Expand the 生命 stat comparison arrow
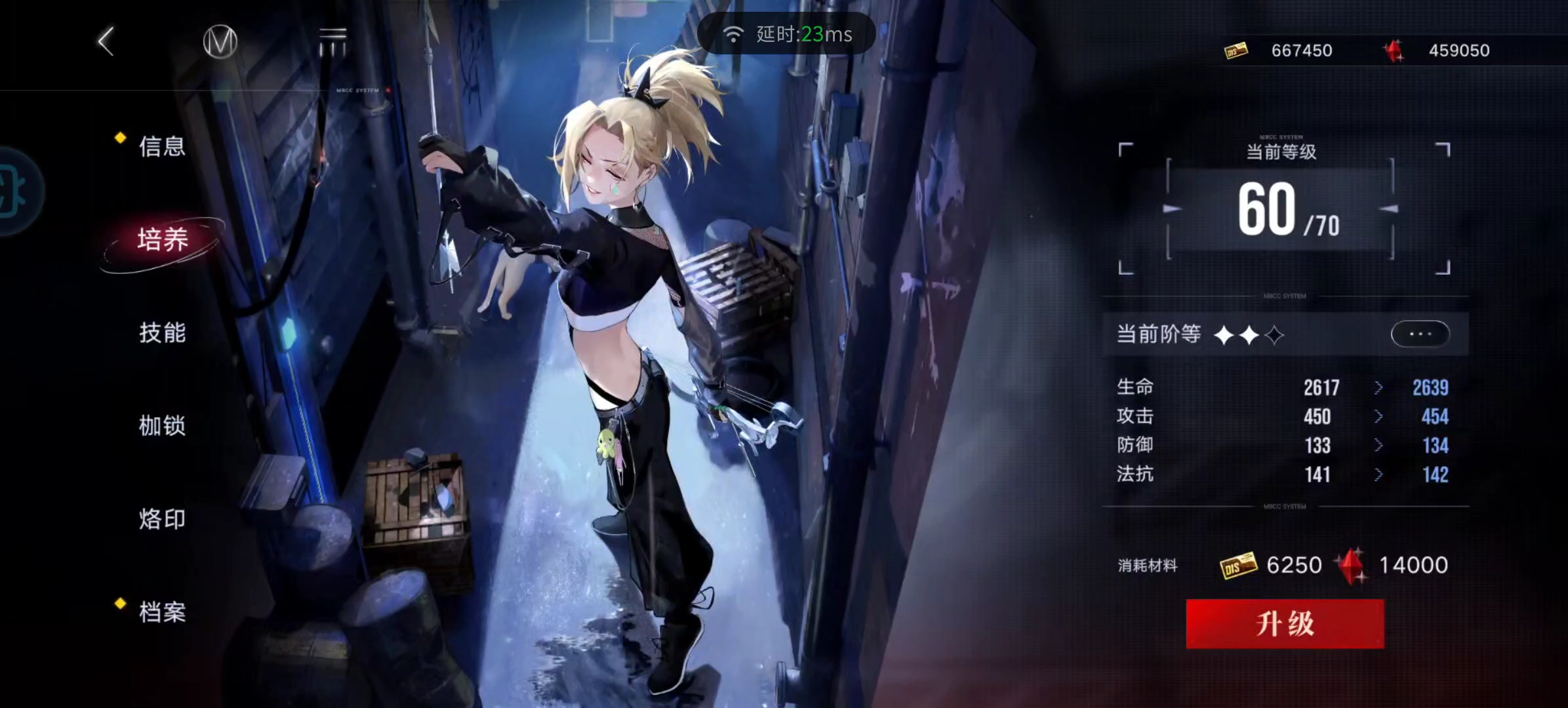The width and height of the screenshot is (1568, 708). (x=1378, y=388)
